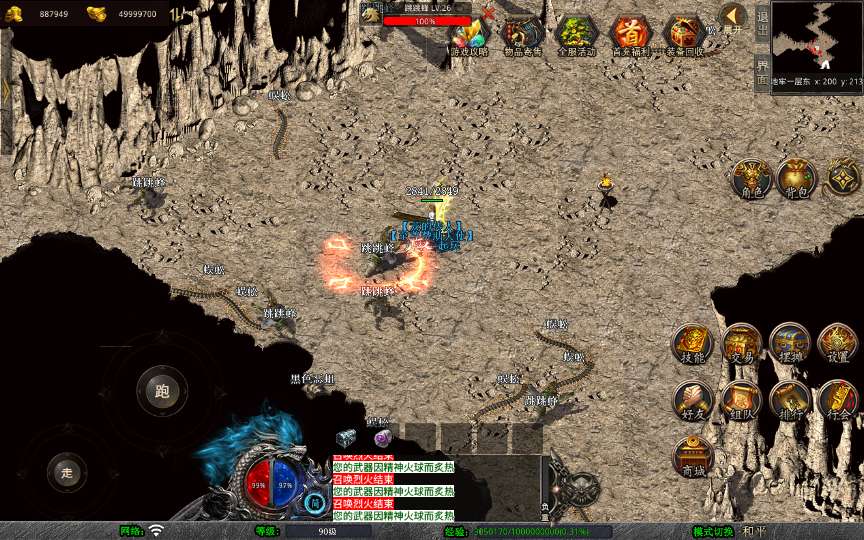Click the 界面 interface button
The image size is (864, 540).
coord(762,71)
